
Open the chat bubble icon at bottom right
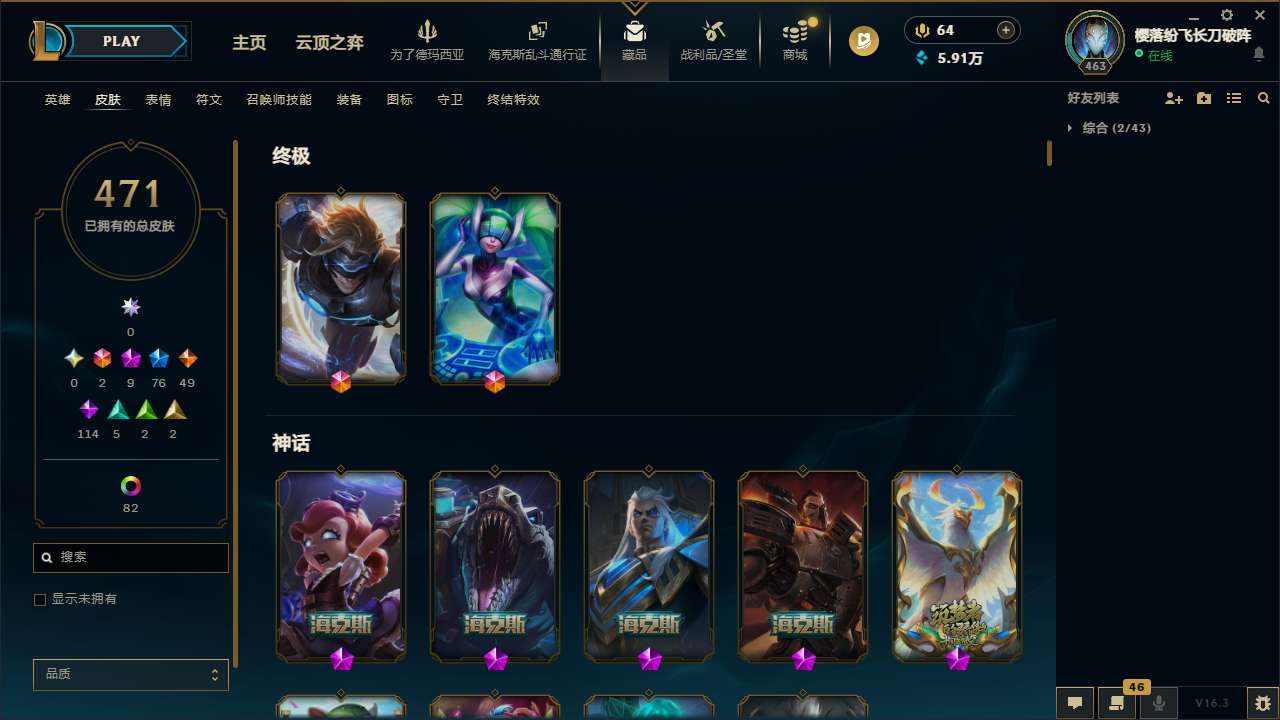tap(1074, 703)
